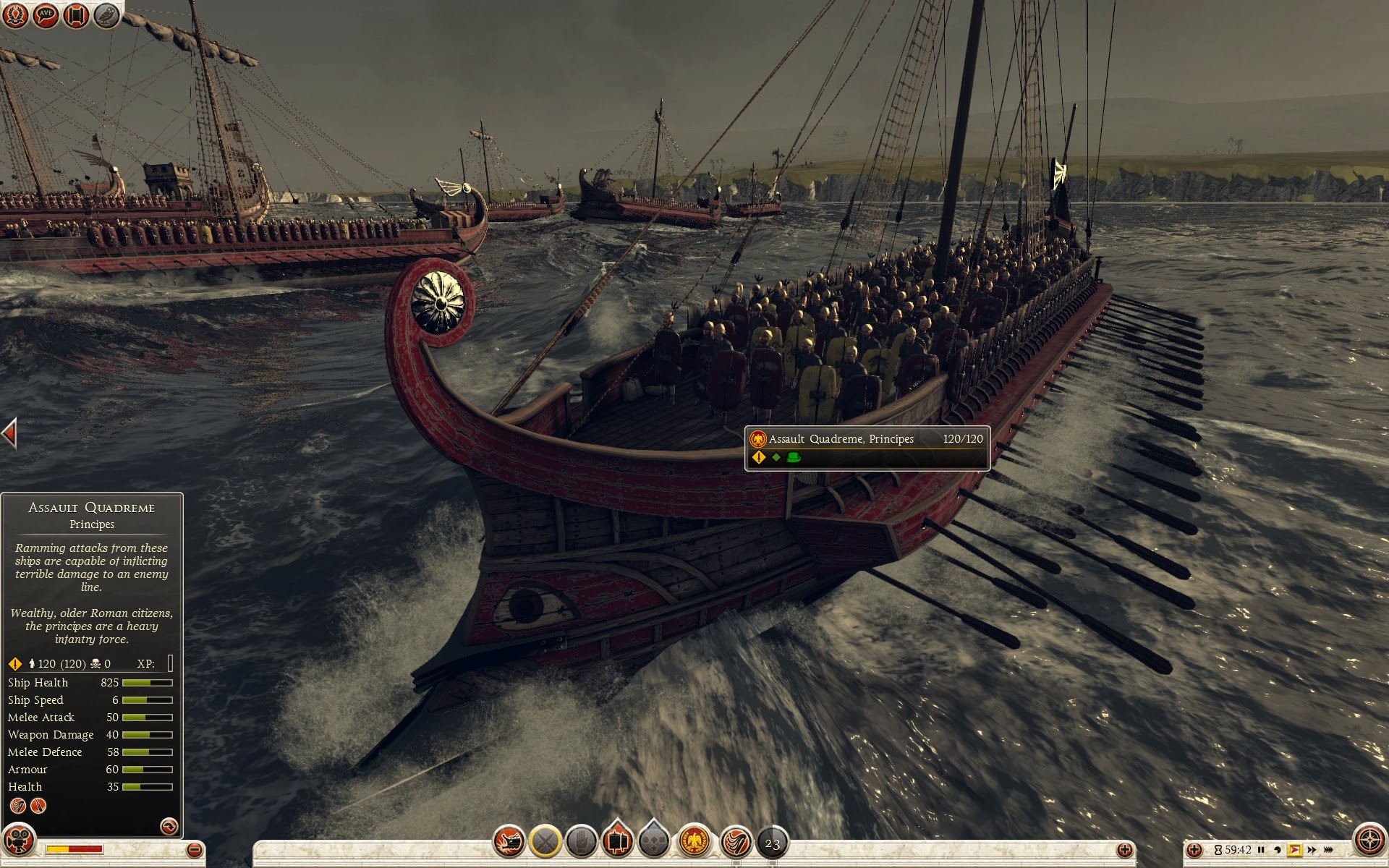Set battle speed to double fast-forward

click(1312, 850)
